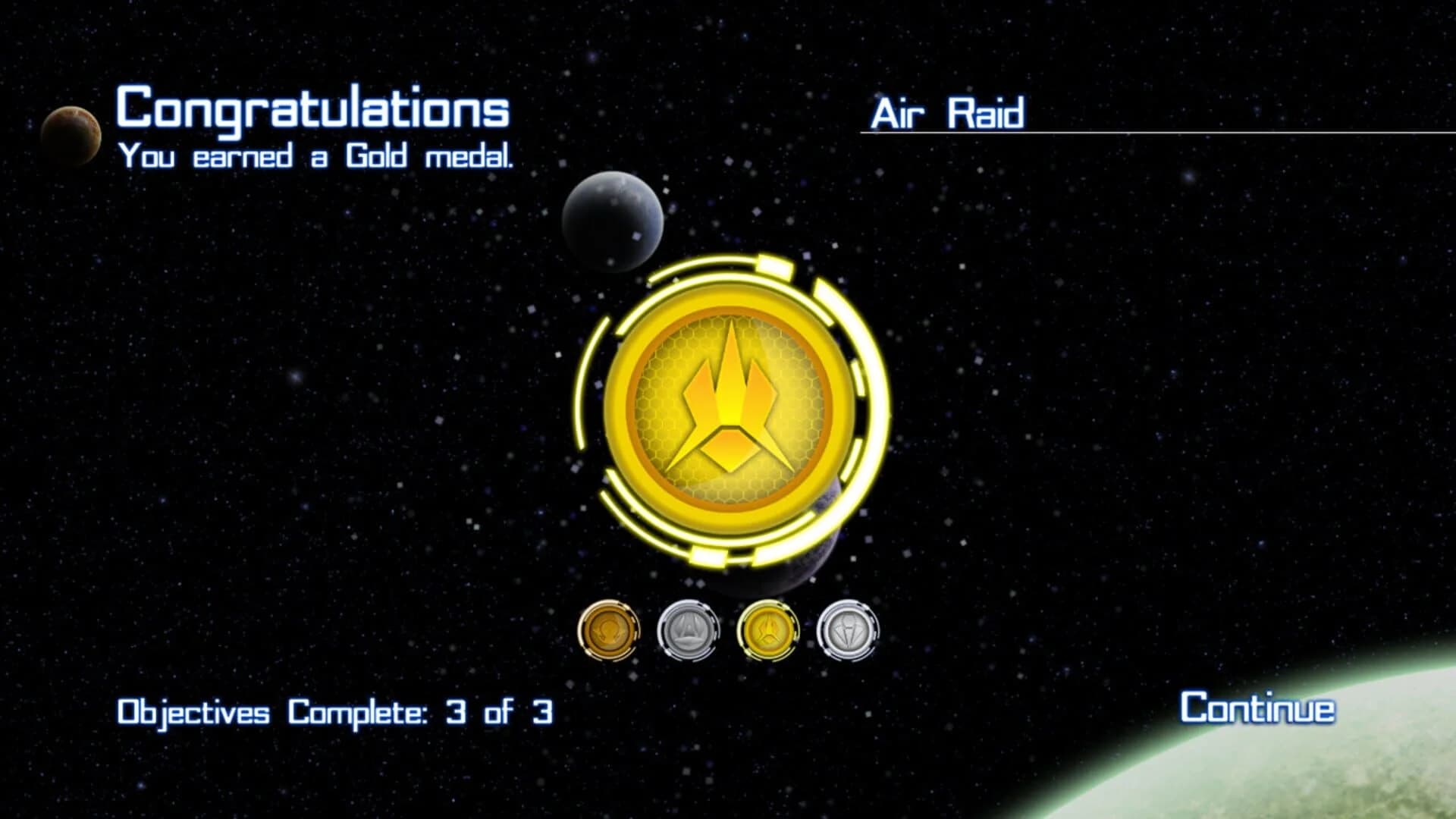Switch selection to the bronze medal
1456x819 pixels.
point(610,631)
